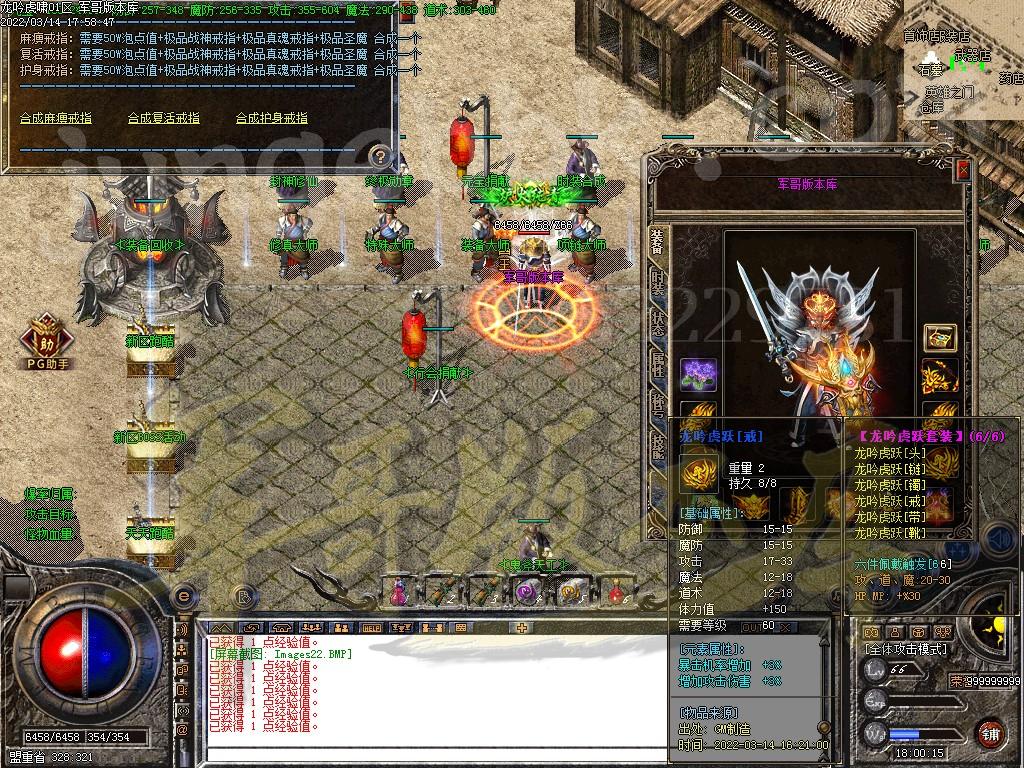Click the plus button above chat
Screen dimensions: 1024x768
[x=521, y=628]
